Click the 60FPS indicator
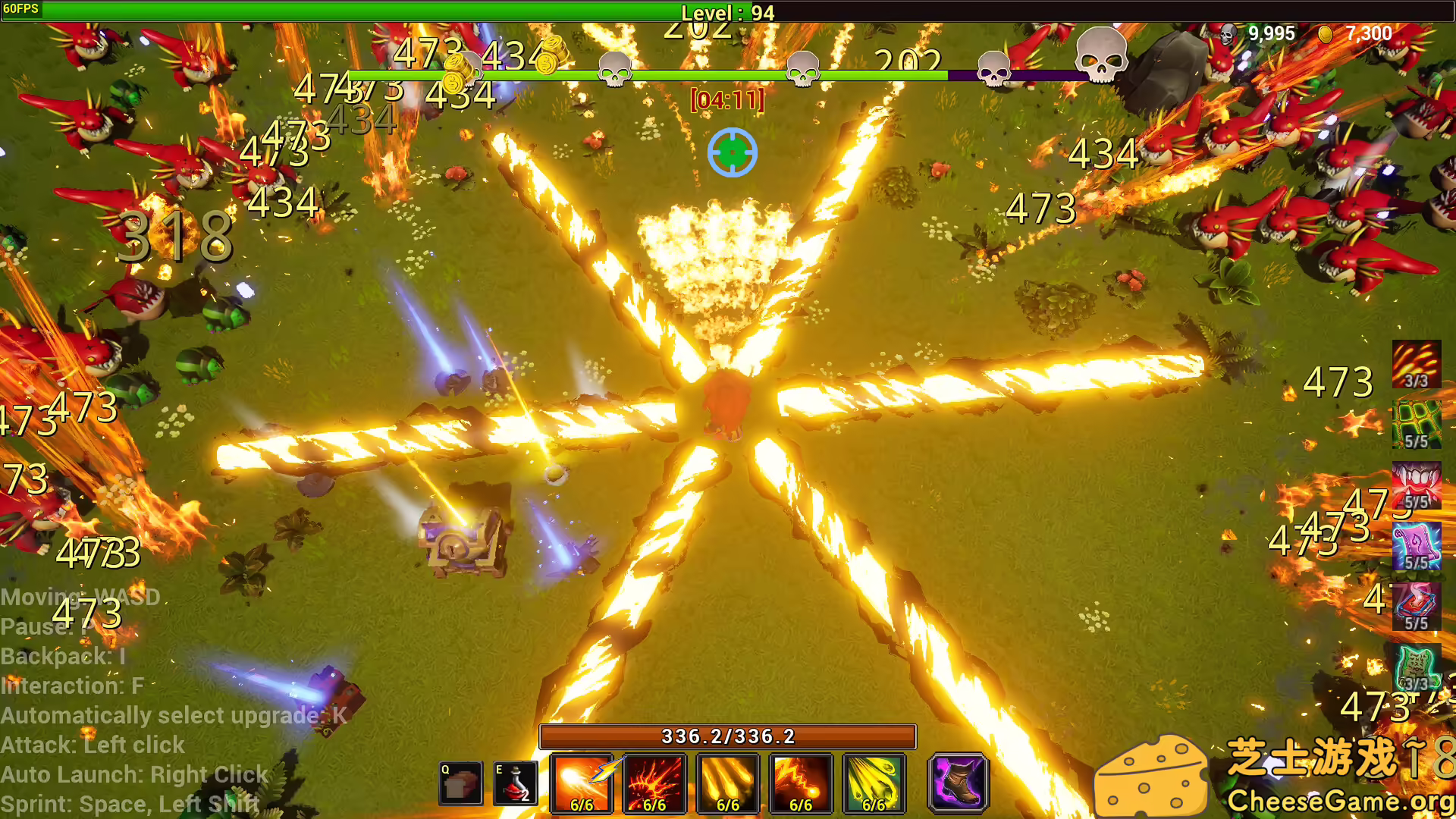The image size is (1456, 819). [23, 10]
